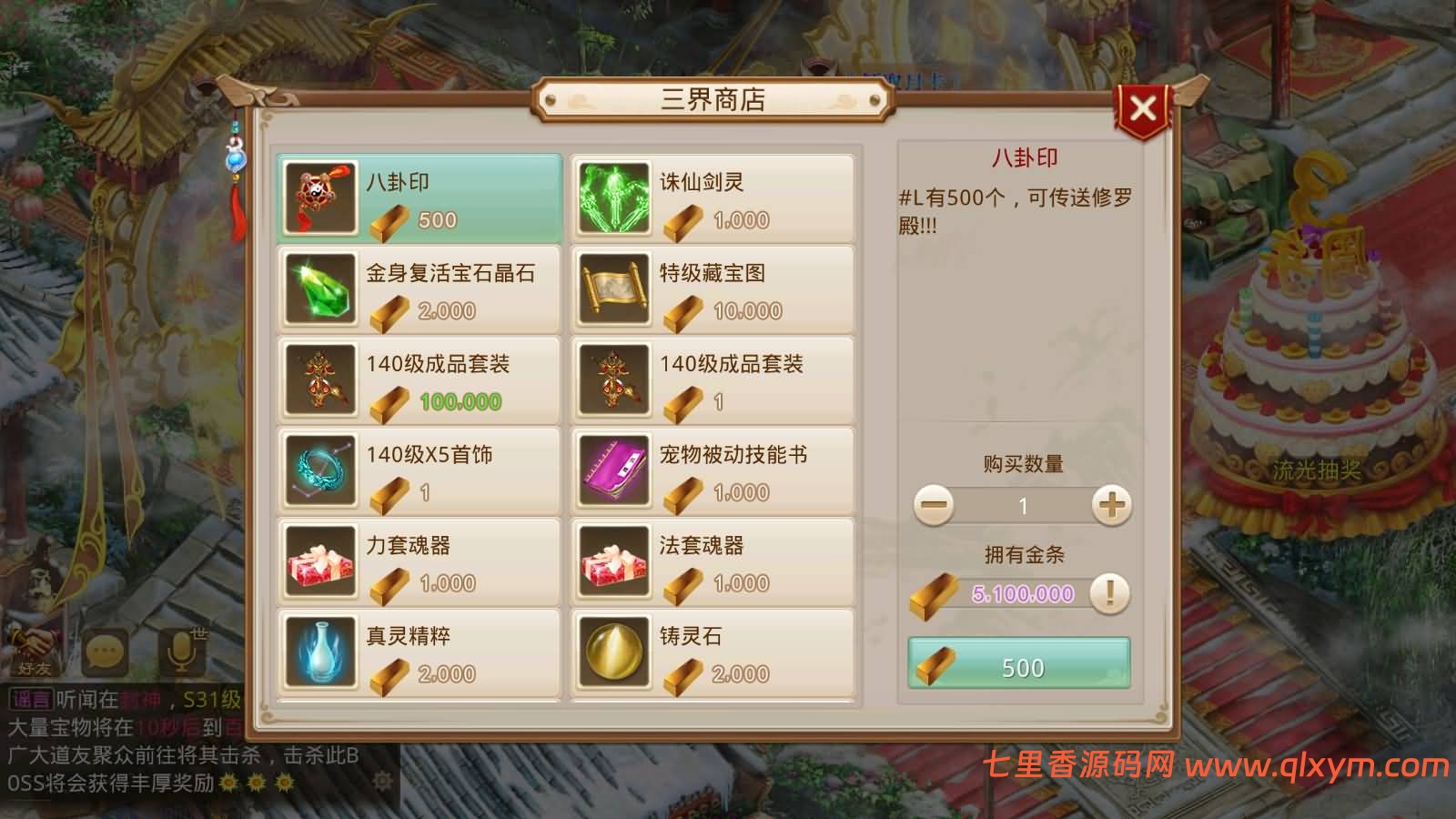
Task: Click the 140级X5首饰 necklace icon
Action: pos(320,470)
